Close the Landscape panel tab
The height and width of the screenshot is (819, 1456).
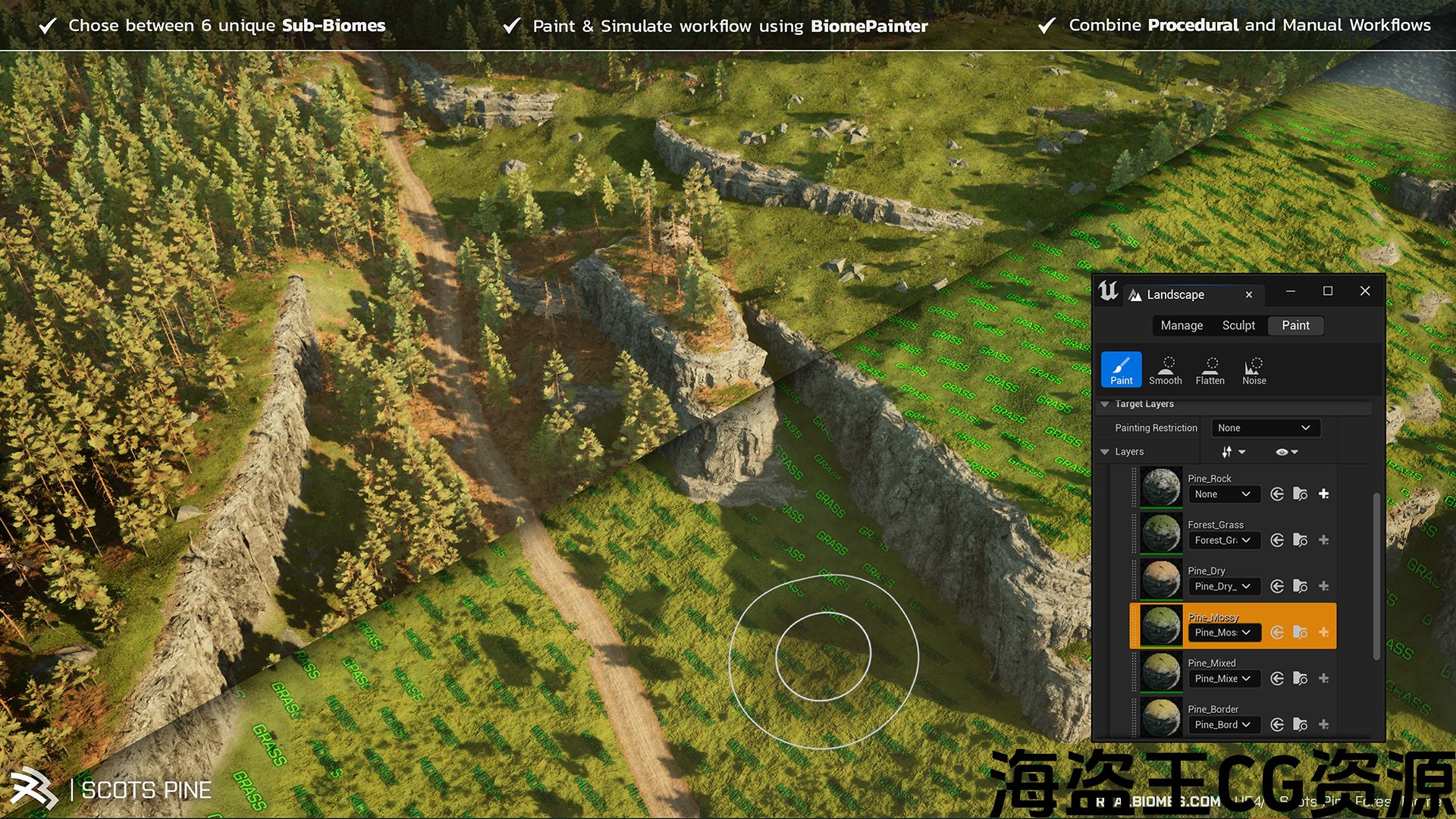point(1249,295)
